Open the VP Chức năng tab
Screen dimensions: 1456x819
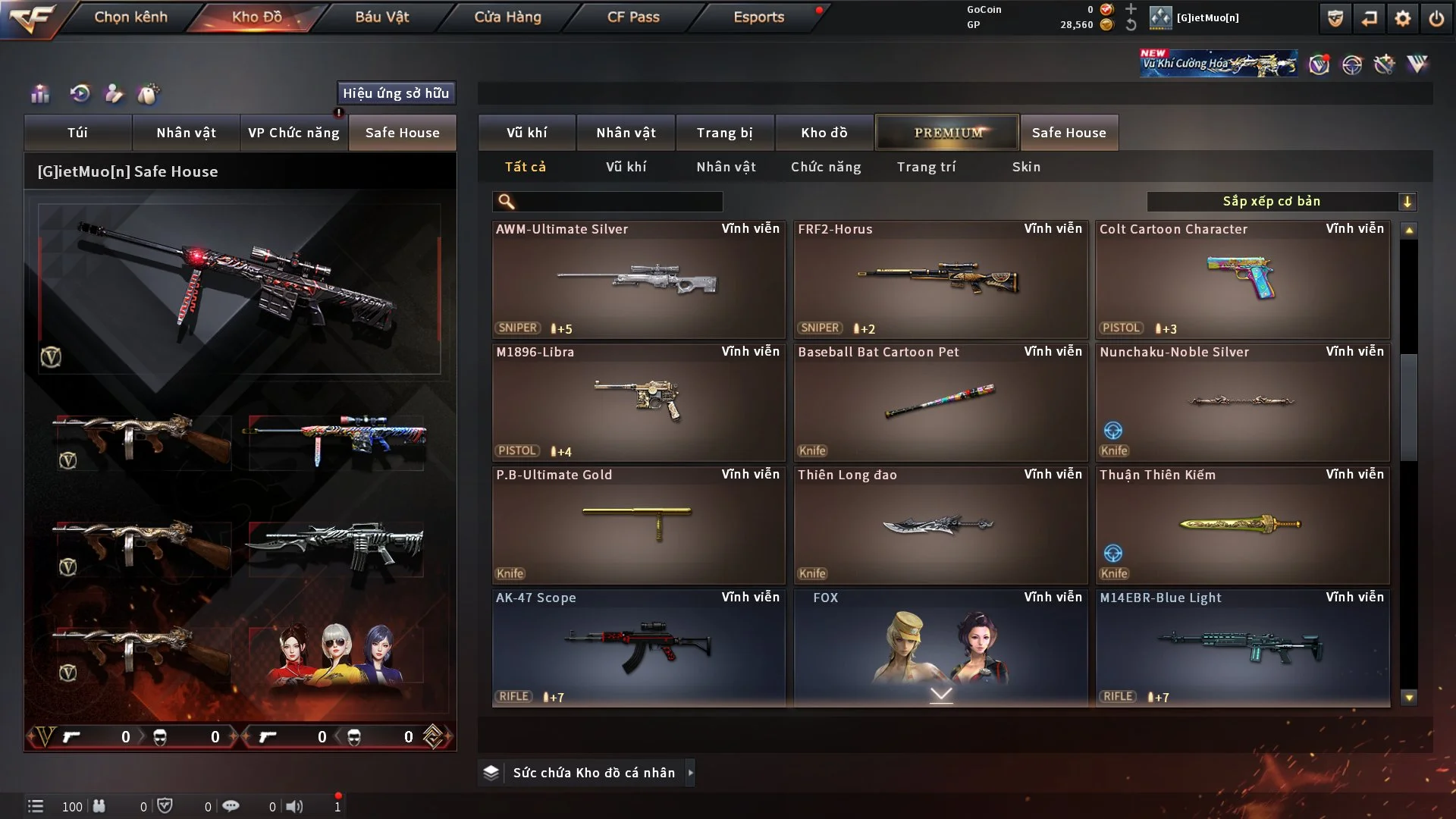293,133
